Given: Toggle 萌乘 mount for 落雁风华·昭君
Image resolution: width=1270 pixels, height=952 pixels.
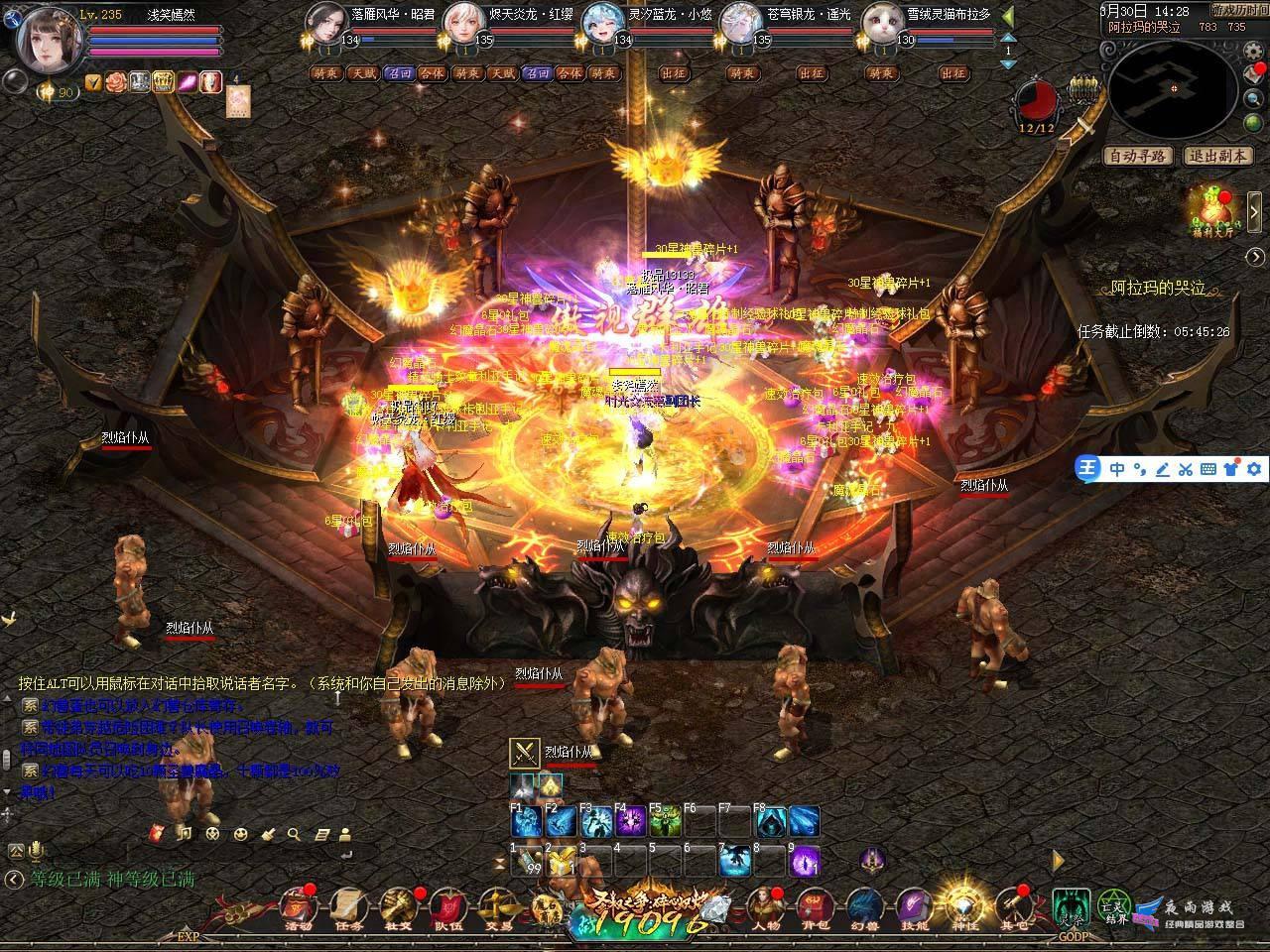Looking at the screenshot, I should pyautogui.click(x=325, y=73).
